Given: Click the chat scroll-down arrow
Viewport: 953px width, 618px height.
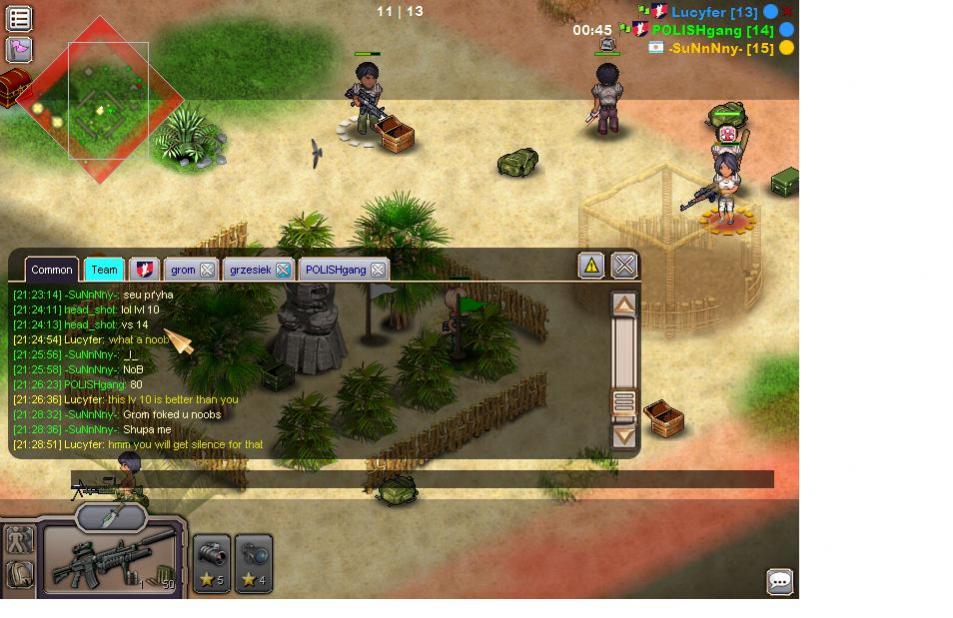Looking at the screenshot, I should pos(624,436).
